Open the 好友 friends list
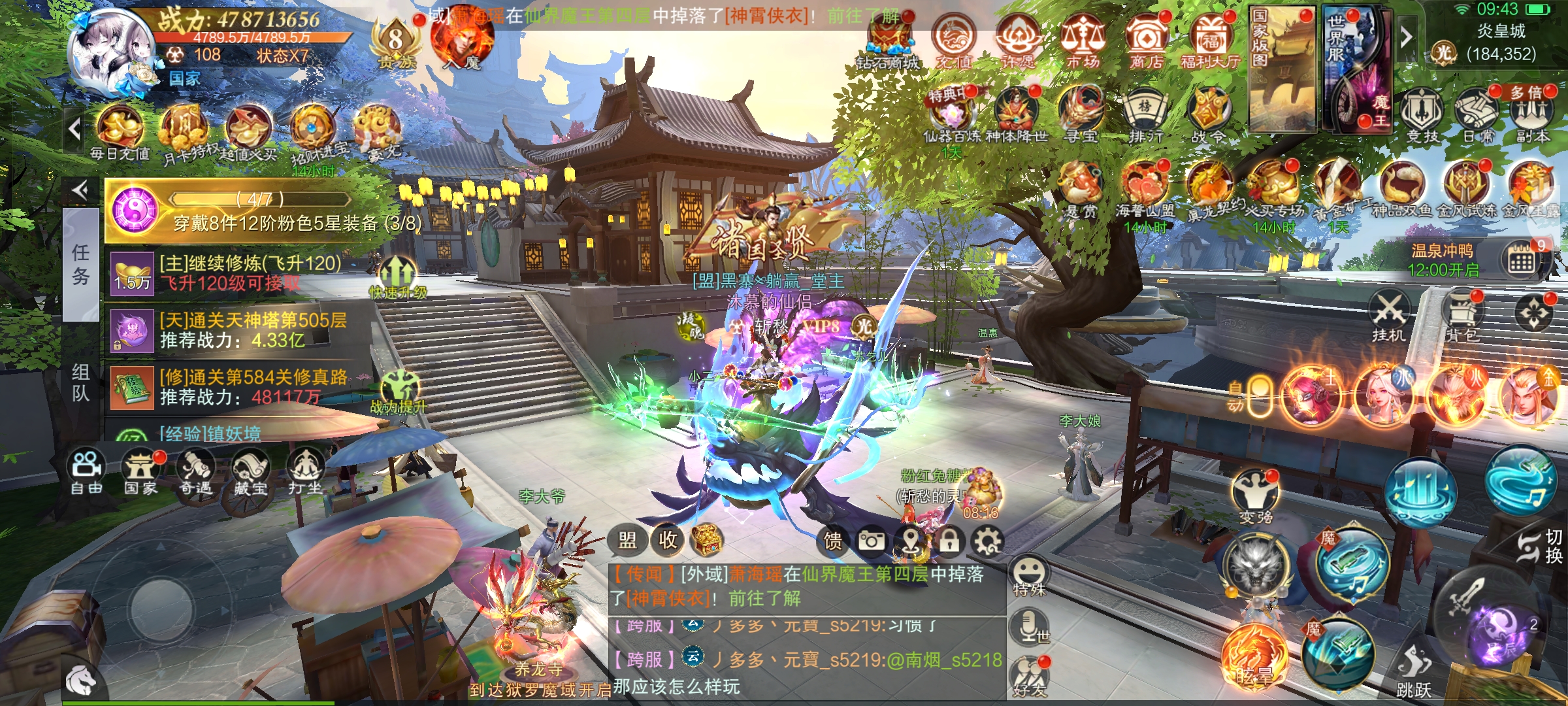This screenshot has height=706, width=1568. 1030,677
